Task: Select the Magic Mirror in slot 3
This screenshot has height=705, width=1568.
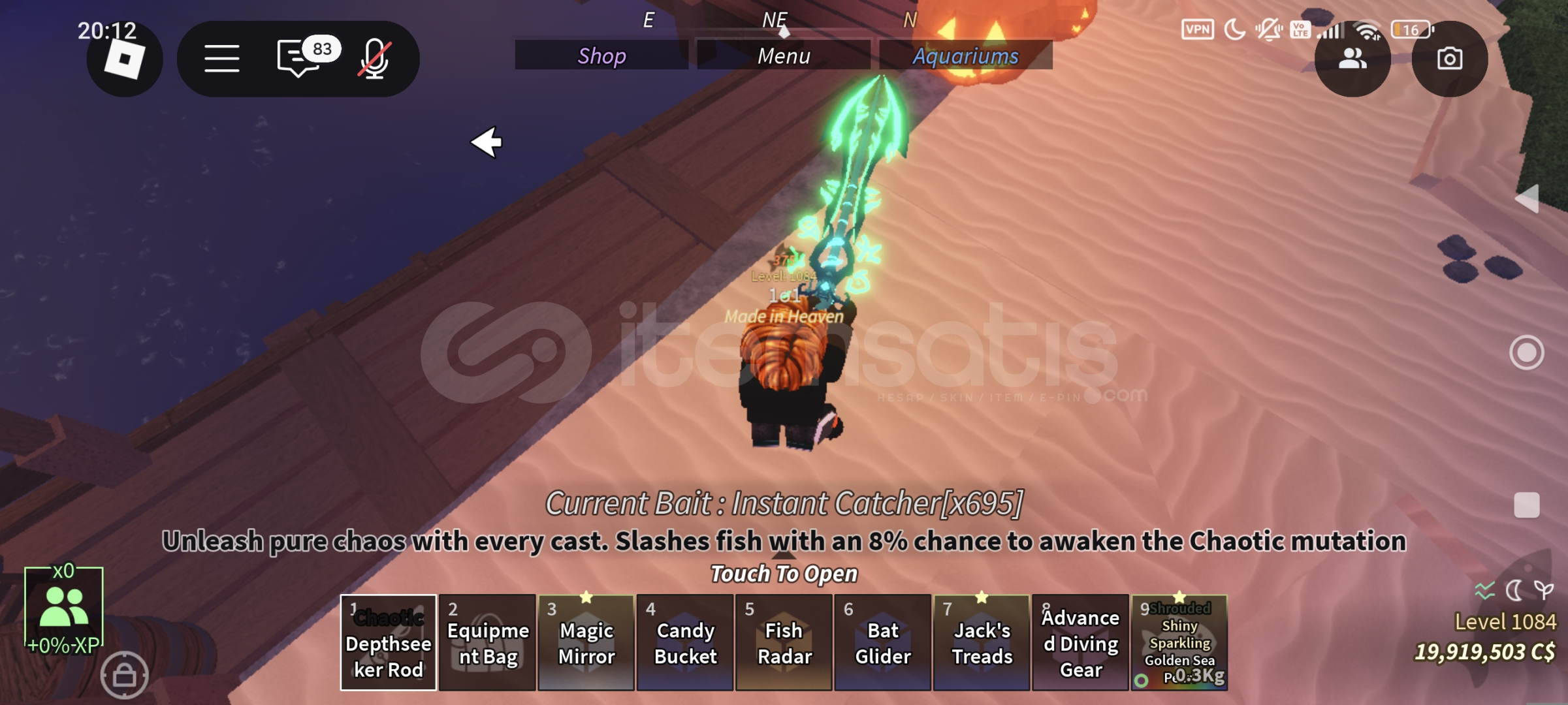Action: coord(586,643)
